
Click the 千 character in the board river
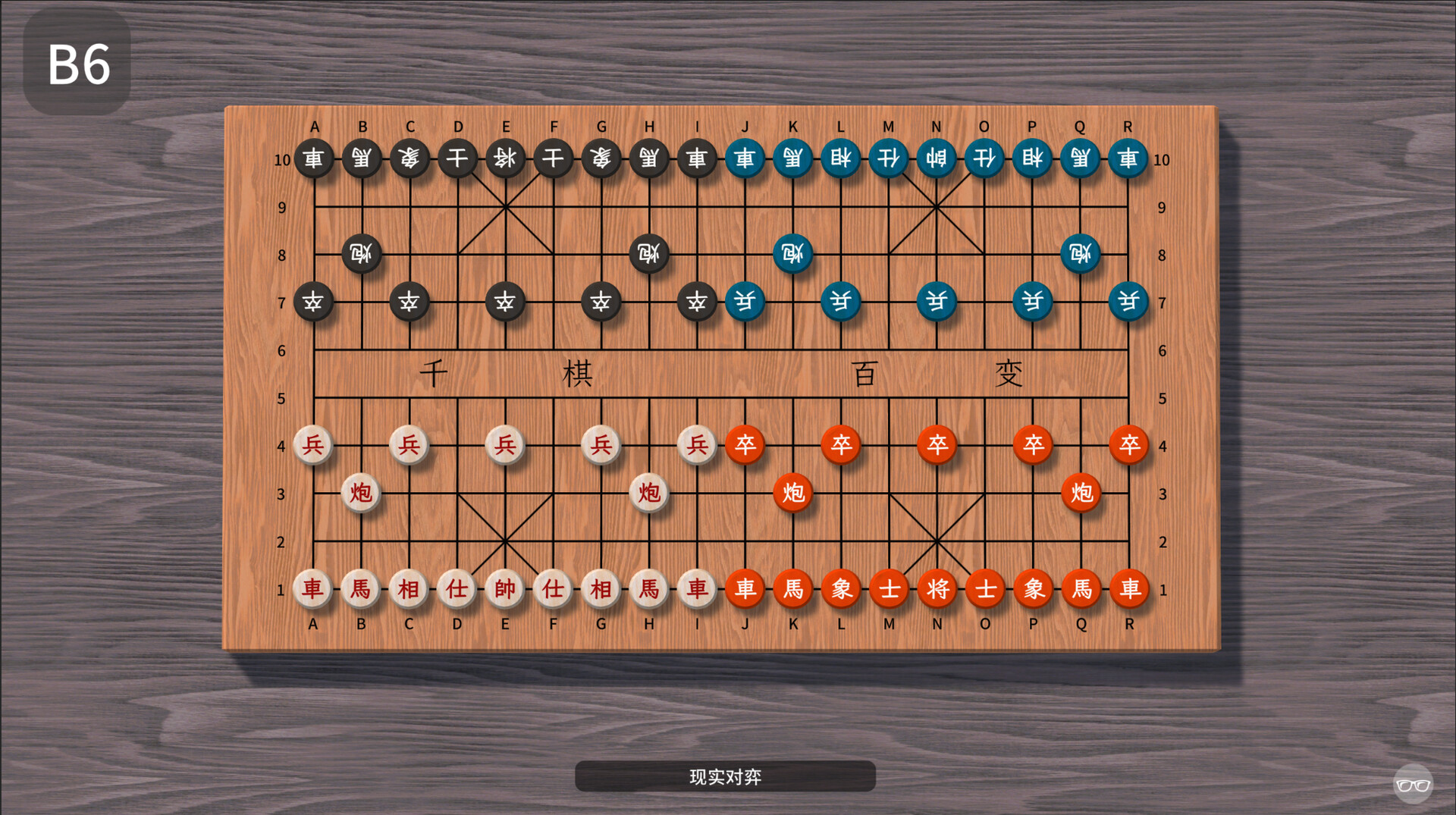pos(435,373)
